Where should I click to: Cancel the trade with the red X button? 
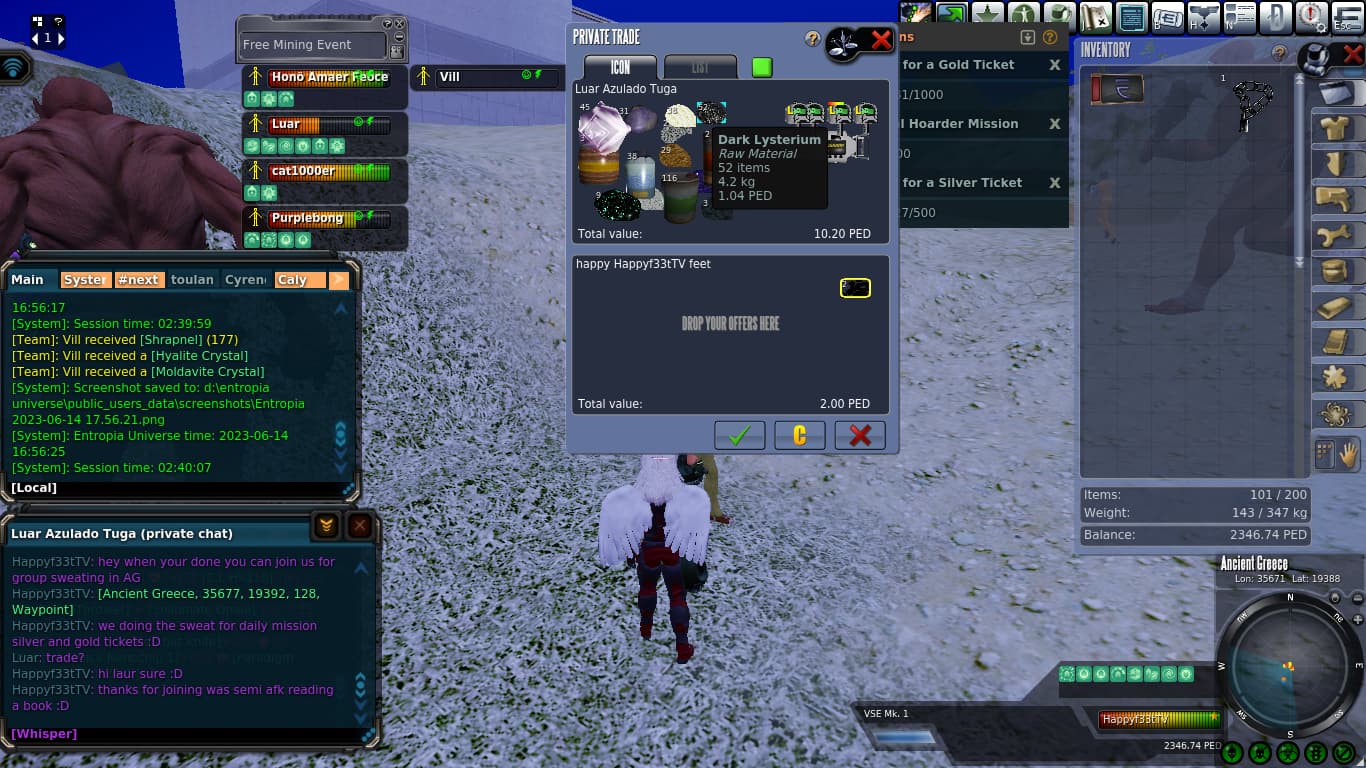[860, 435]
